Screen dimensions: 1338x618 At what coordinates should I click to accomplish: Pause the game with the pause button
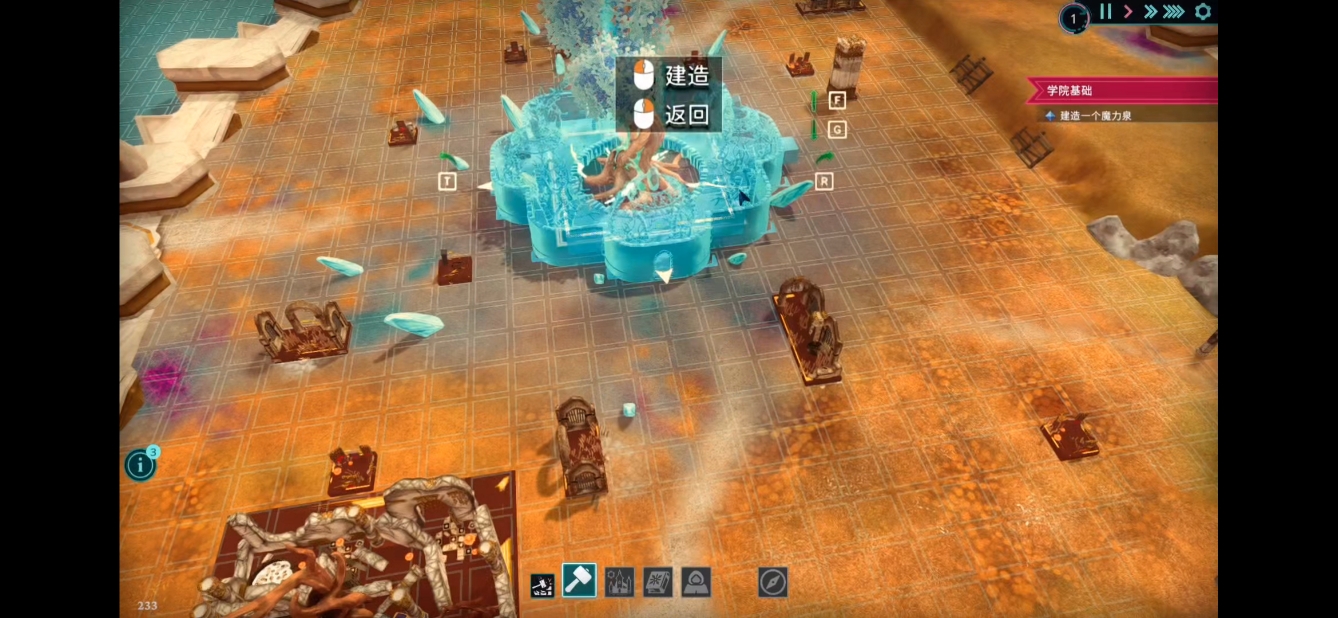pyautogui.click(x=1105, y=12)
